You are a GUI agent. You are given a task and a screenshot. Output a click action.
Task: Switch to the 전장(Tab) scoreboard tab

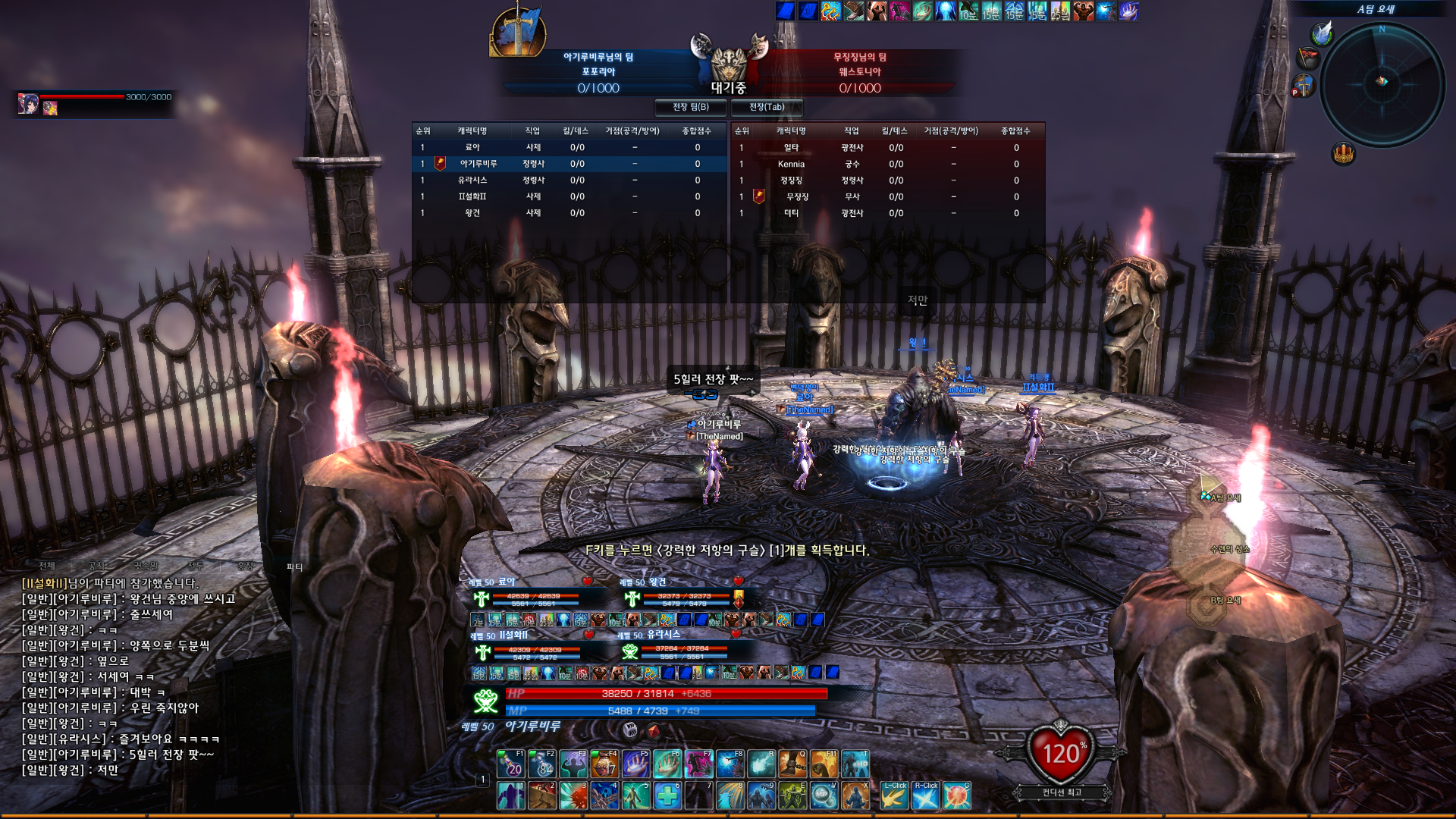pos(767,107)
